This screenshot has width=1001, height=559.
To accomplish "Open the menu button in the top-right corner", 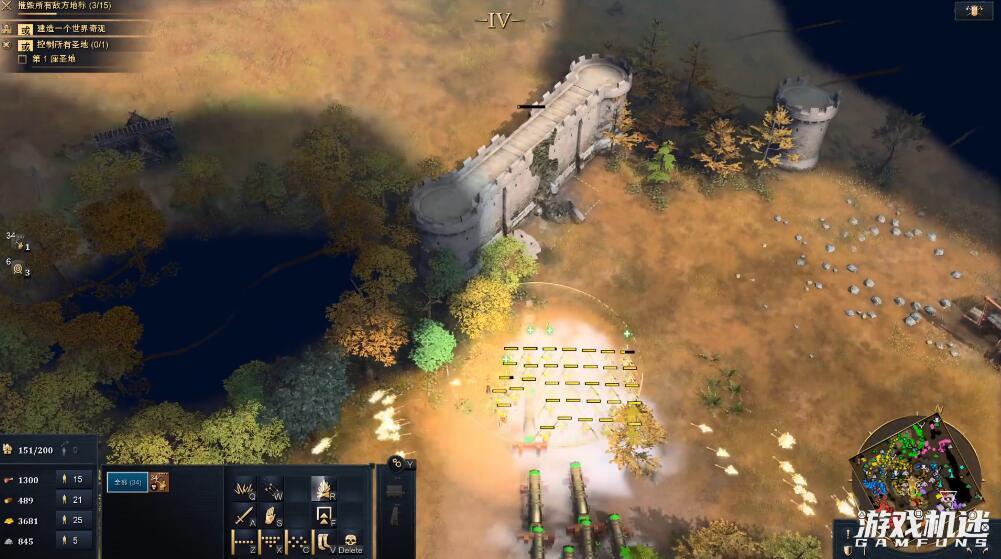I will click(968, 12).
